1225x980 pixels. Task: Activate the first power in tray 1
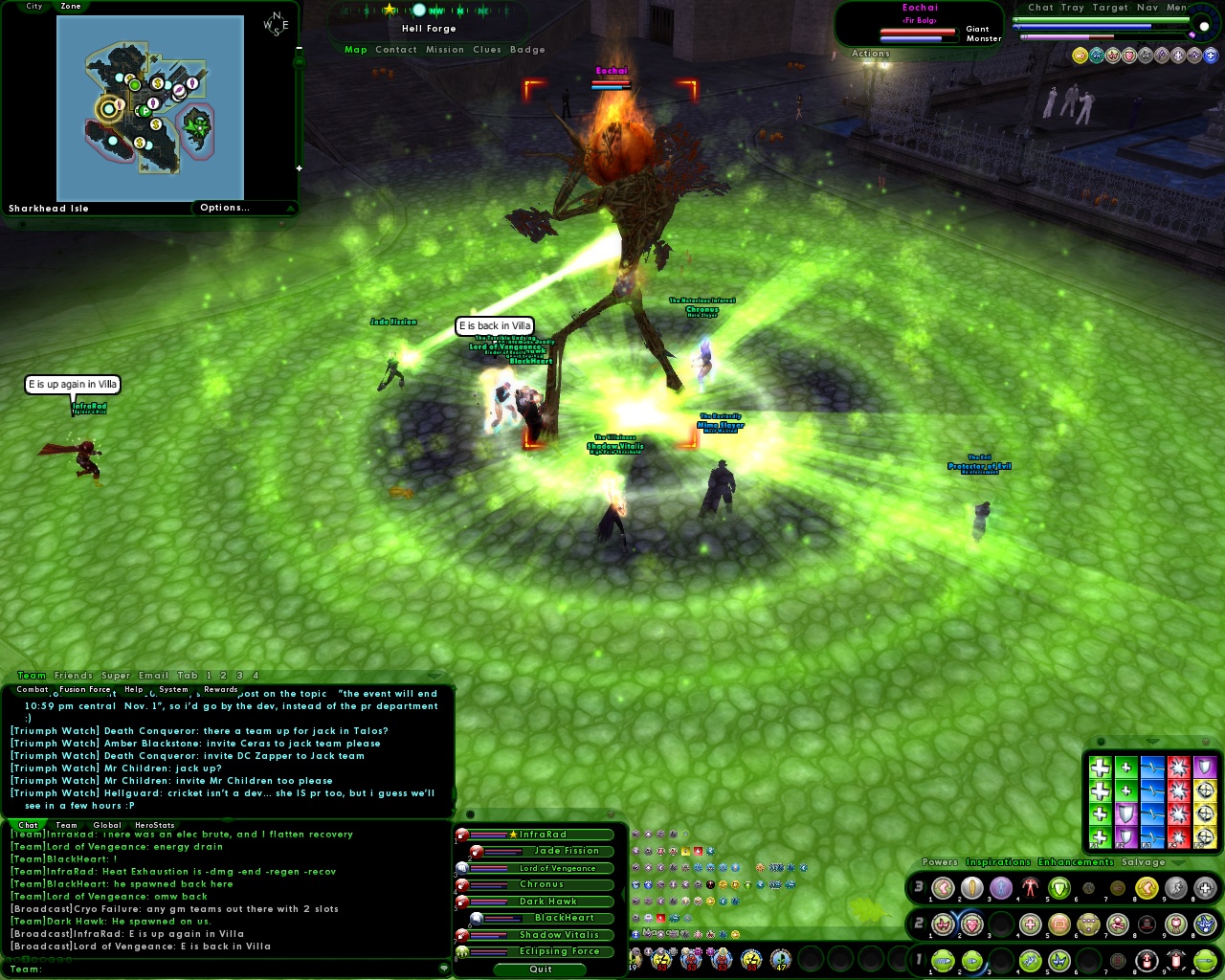coord(943,961)
